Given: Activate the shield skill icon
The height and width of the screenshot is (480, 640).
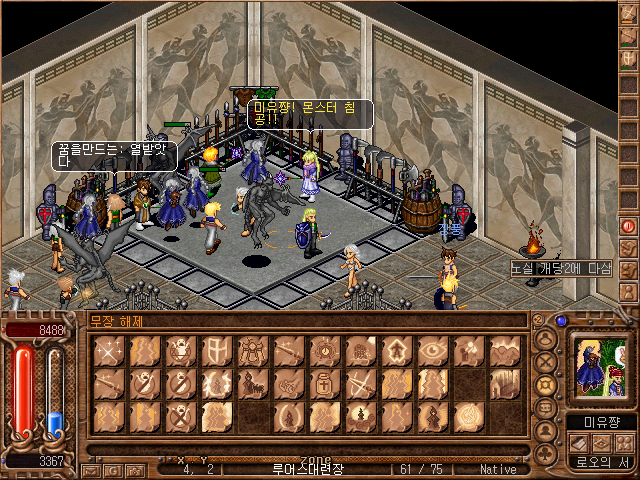Looking at the screenshot, I should (217, 350).
